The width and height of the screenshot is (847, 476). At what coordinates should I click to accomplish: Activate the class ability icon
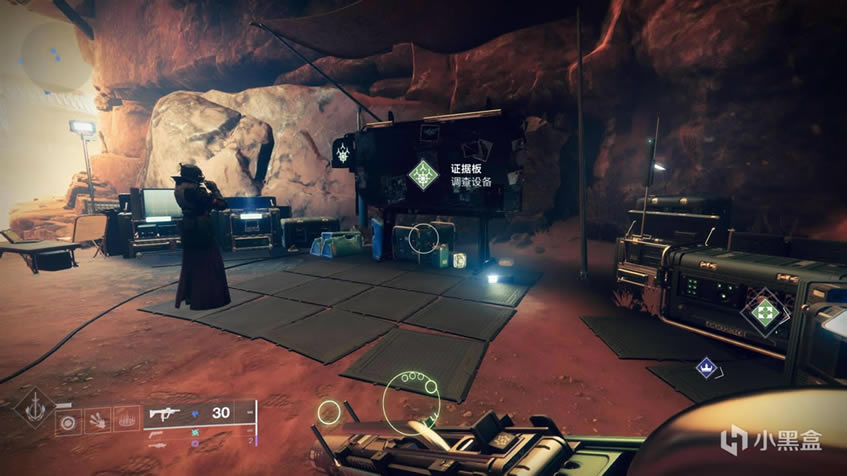pyautogui.click(x=126, y=420)
